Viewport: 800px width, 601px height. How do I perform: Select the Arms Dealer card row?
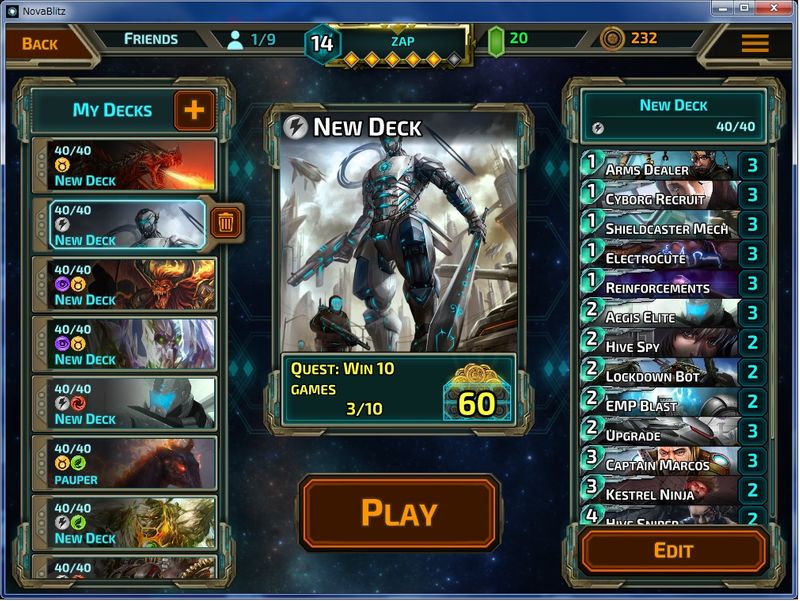660,165
